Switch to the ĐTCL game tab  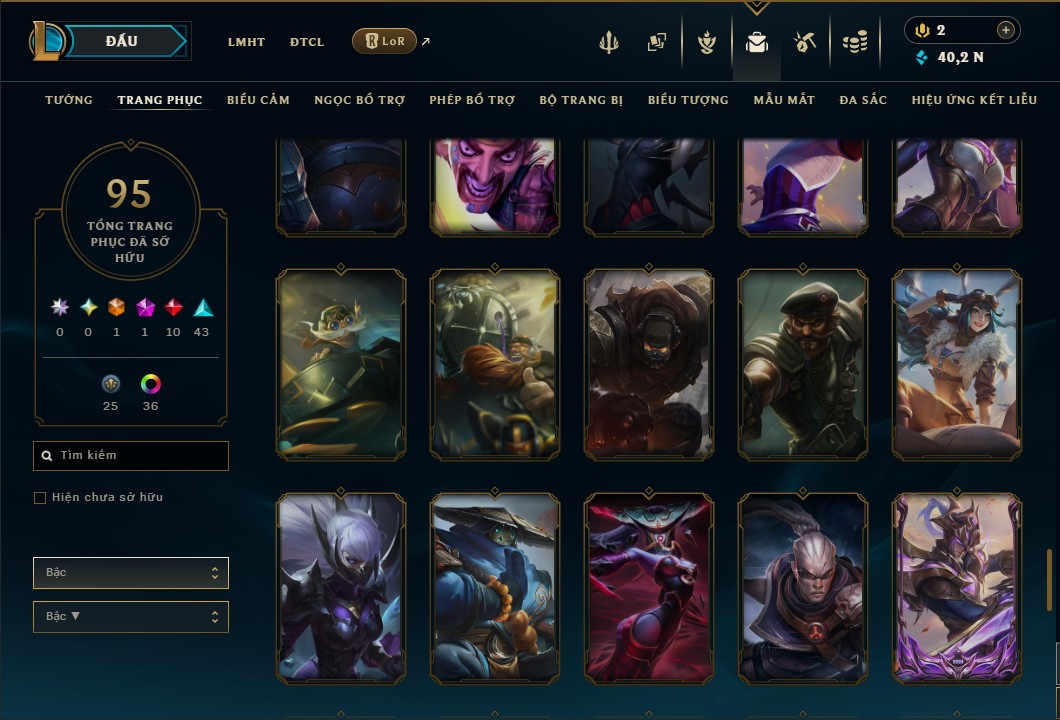tap(307, 42)
